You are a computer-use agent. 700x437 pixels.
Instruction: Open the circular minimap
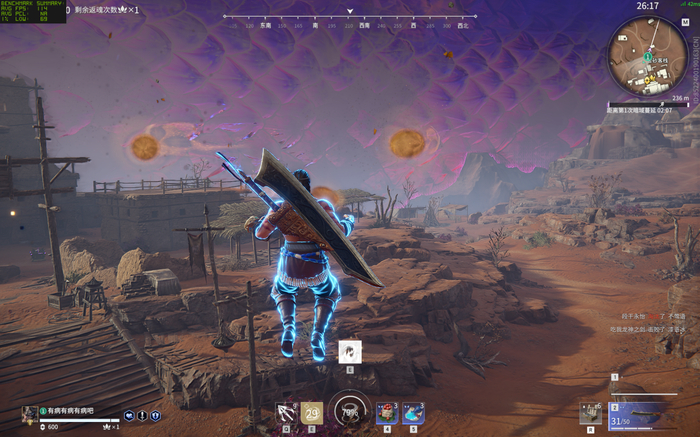click(x=648, y=56)
